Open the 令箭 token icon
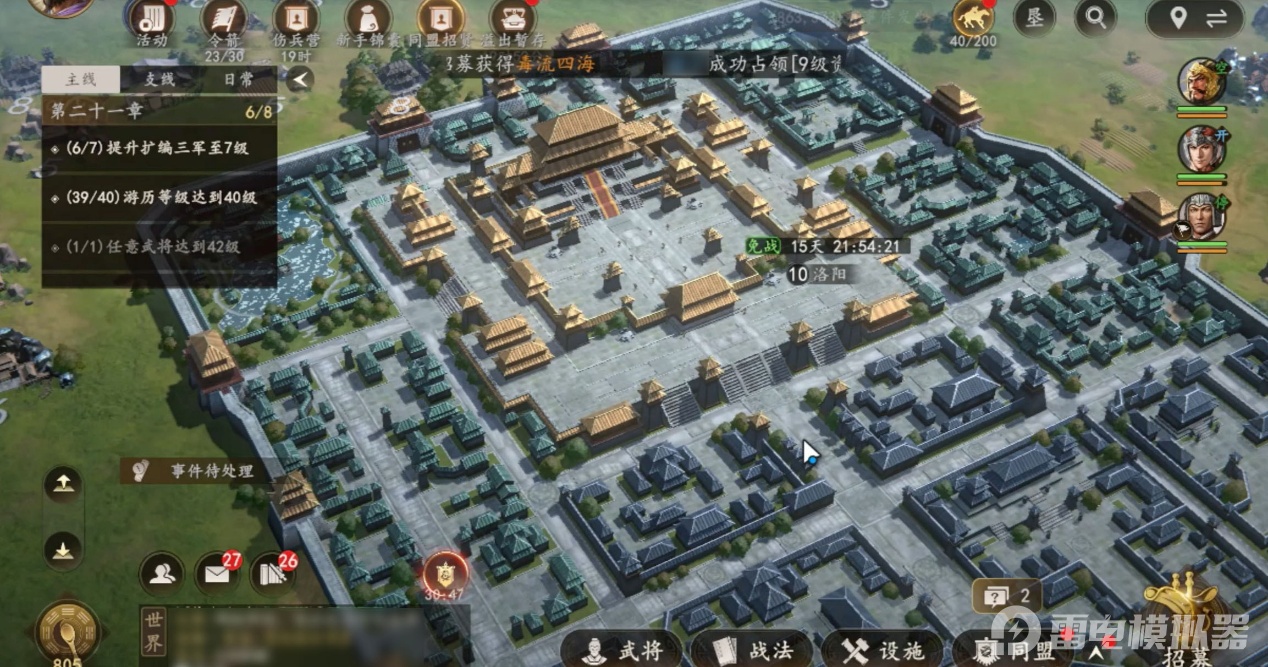The height and width of the screenshot is (667, 1268). click(224, 21)
